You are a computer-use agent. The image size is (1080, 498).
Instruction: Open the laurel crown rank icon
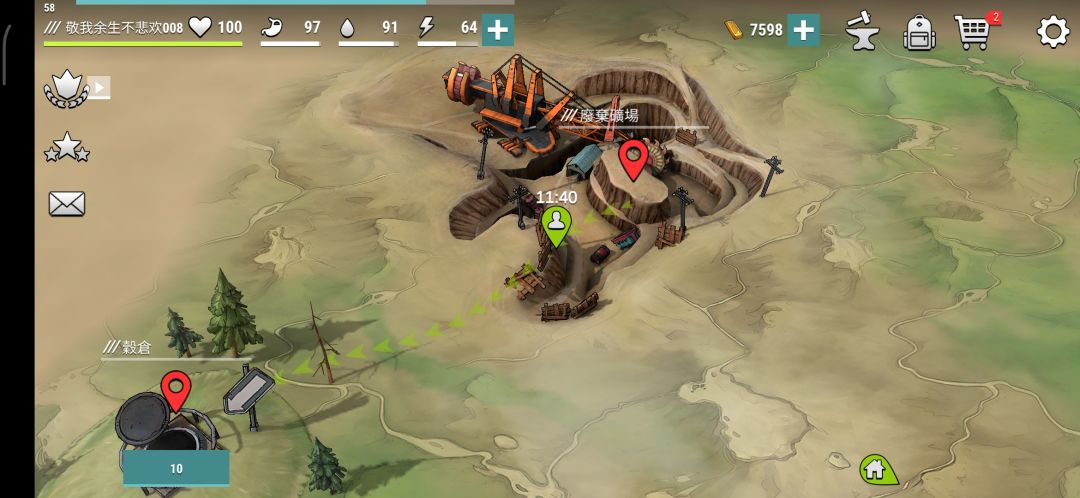66,90
